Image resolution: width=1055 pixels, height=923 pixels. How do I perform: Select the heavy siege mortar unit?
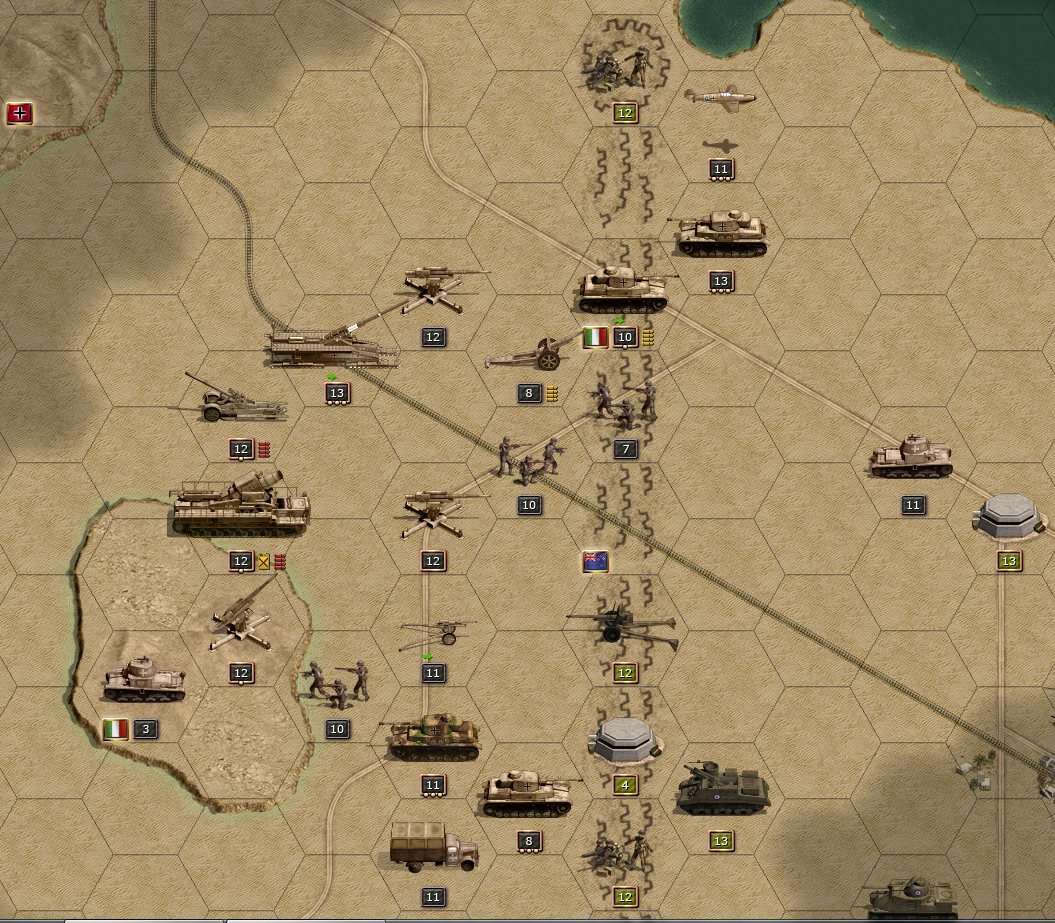click(x=240, y=504)
